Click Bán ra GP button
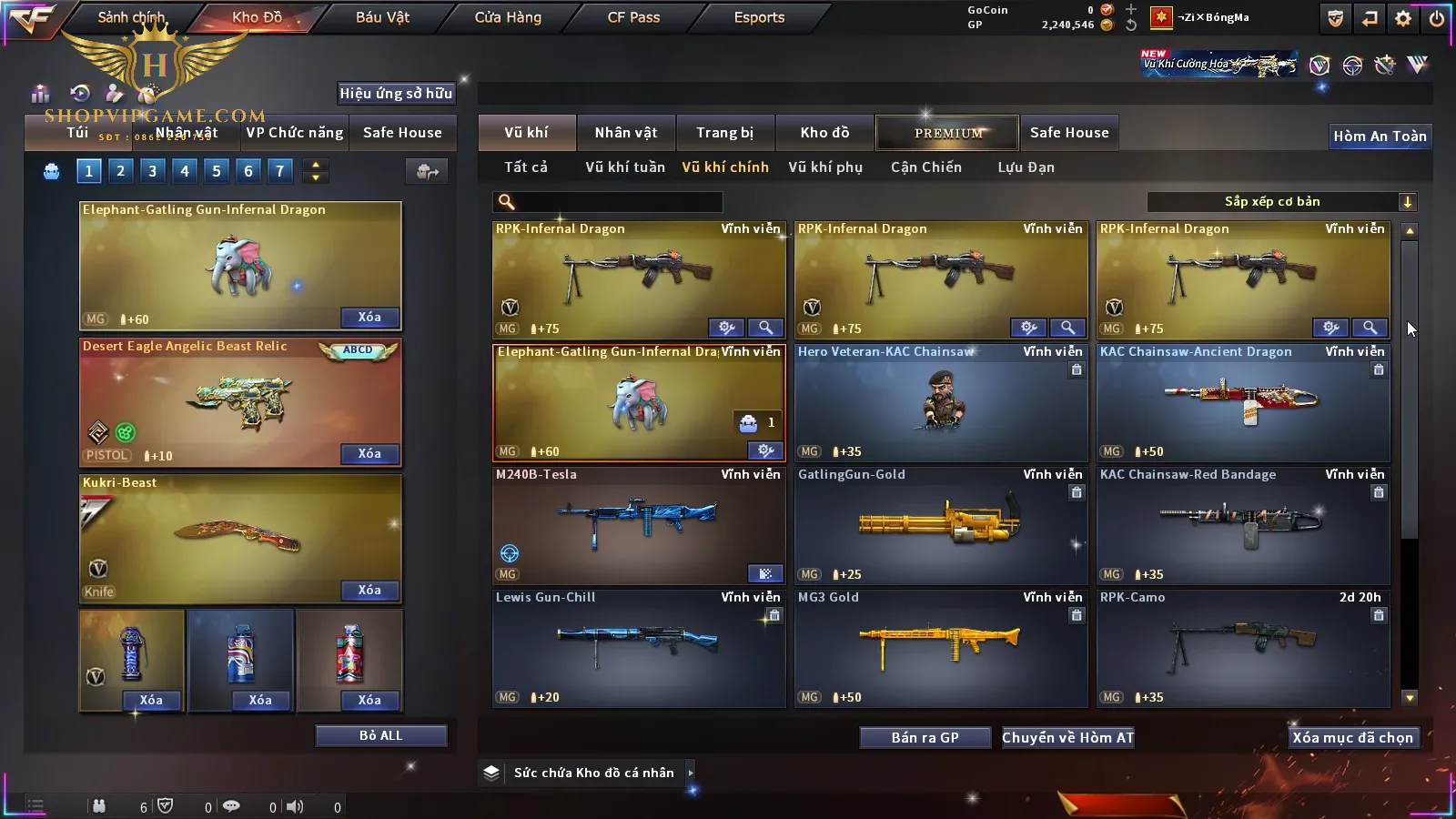1456x819 pixels. click(925, 738)
